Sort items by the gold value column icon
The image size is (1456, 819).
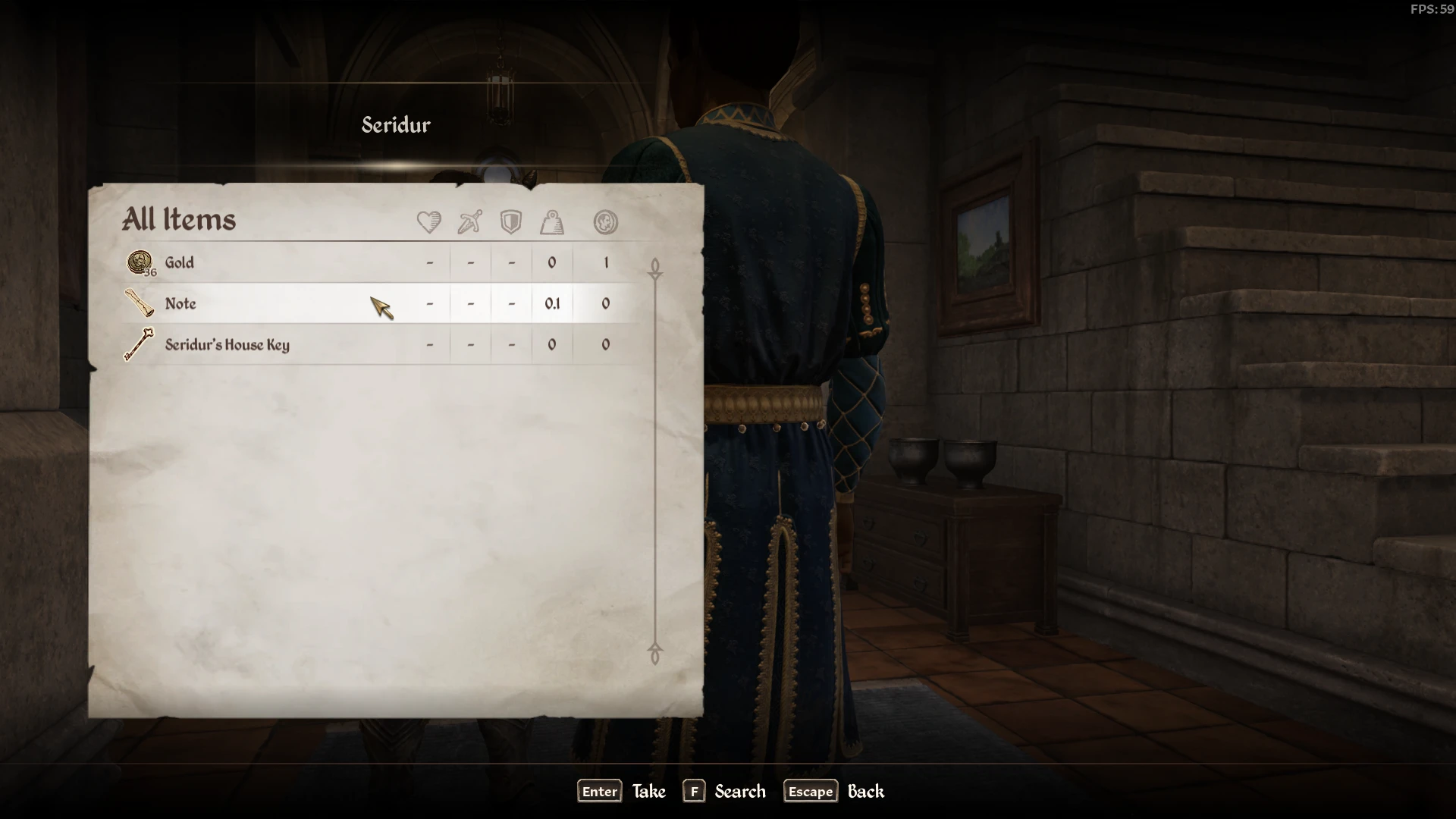pyautogui.click(x=605, y=222)
